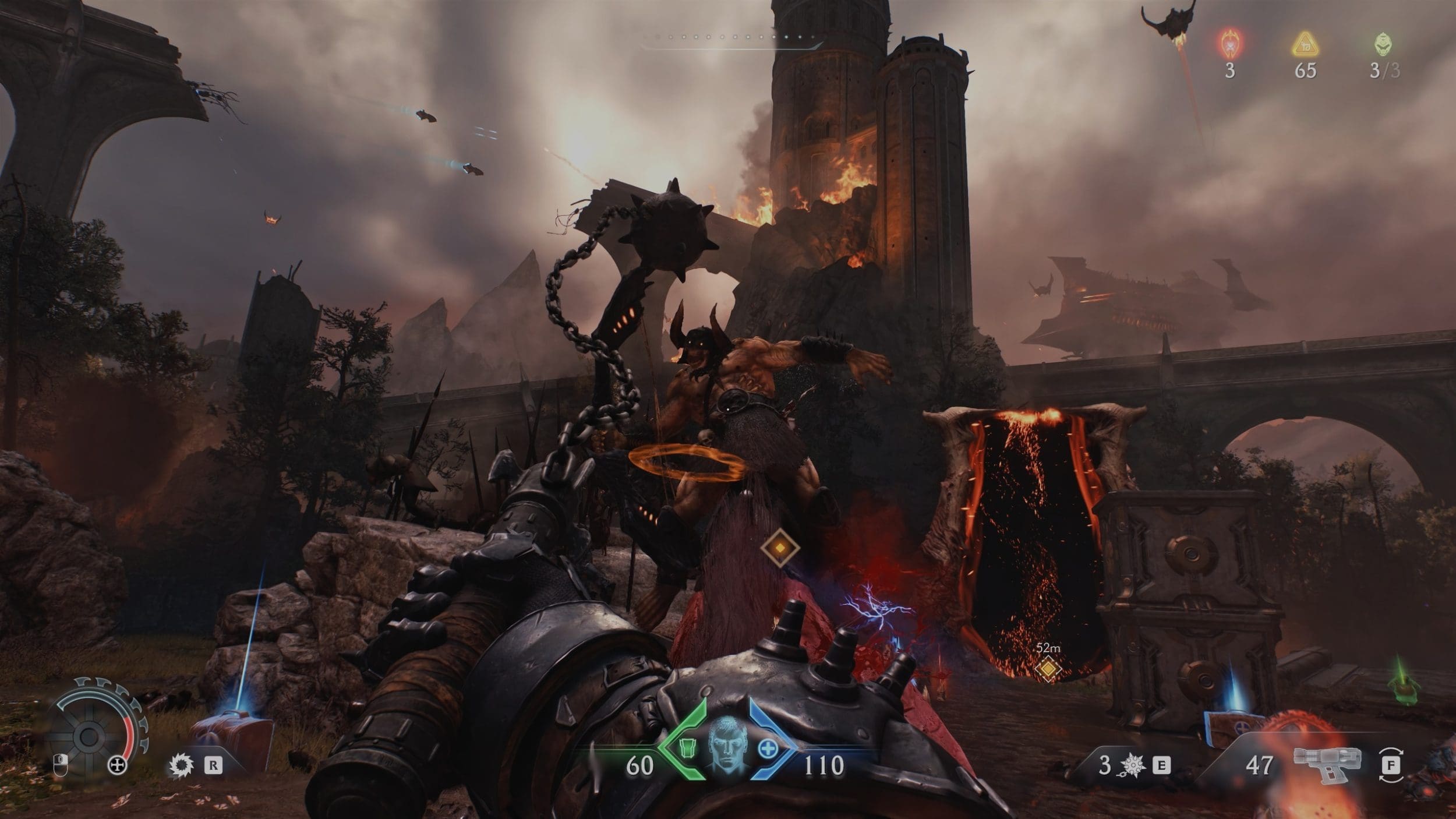The width and height of the screenshot is (1456, 819).
Task: Click the 52m objective waypoint marker
Action: click(1048, 669)
